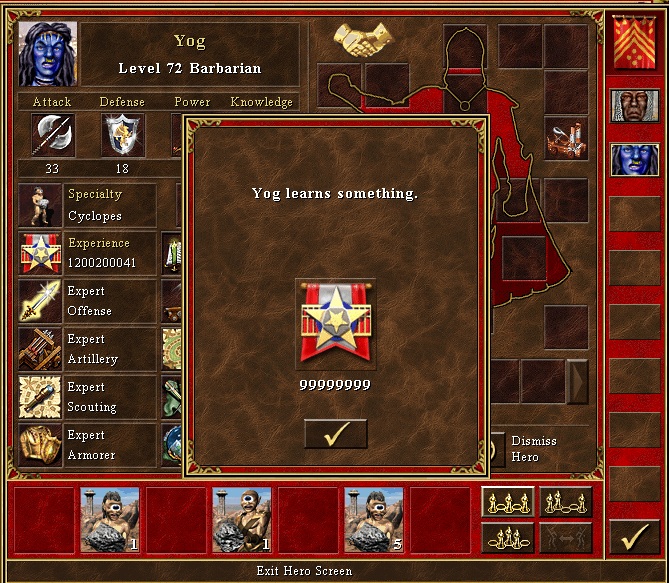The width and height of the screenshot is (669, 583).
Task: Click the golden handshake icon
Action: pos(362,40)
